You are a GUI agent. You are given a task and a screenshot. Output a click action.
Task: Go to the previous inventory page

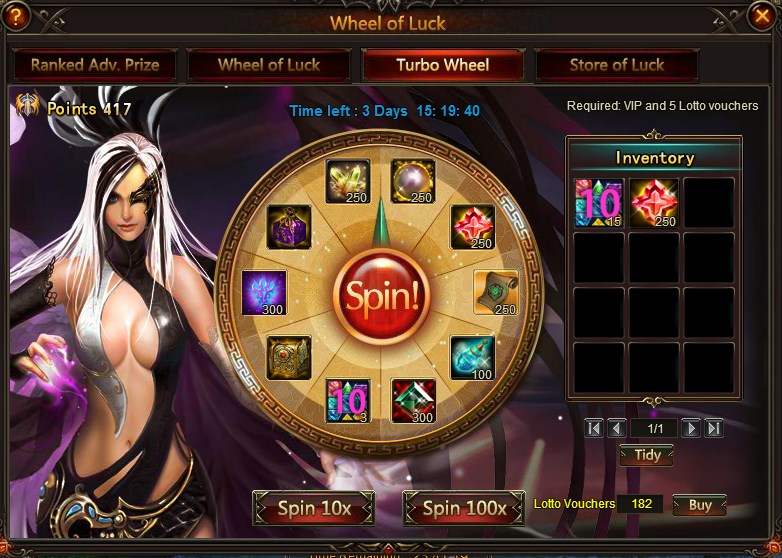coord(617,428)
